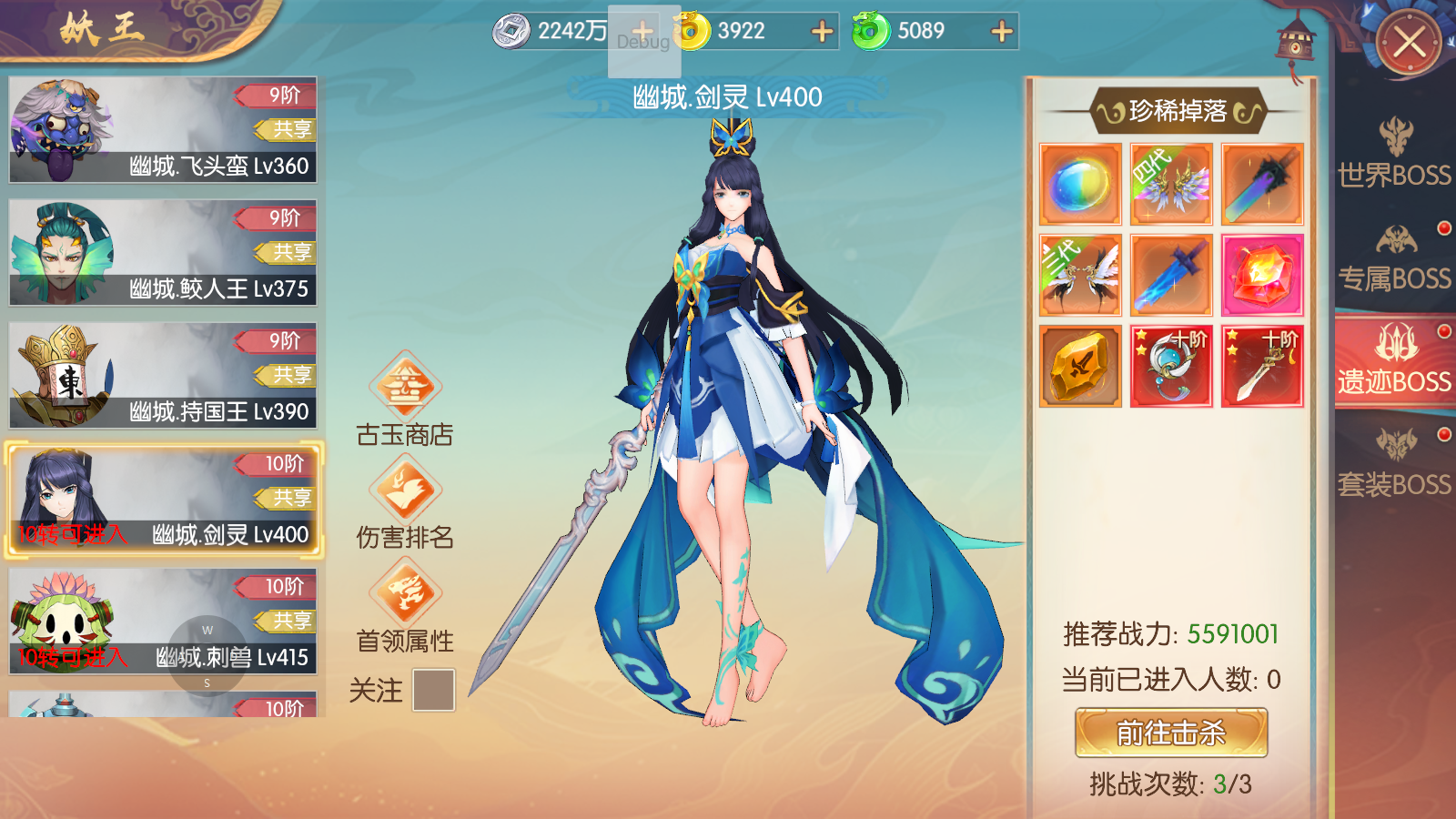Choose boss 幽城.鲛人王 Lv375

pos(163,253)
